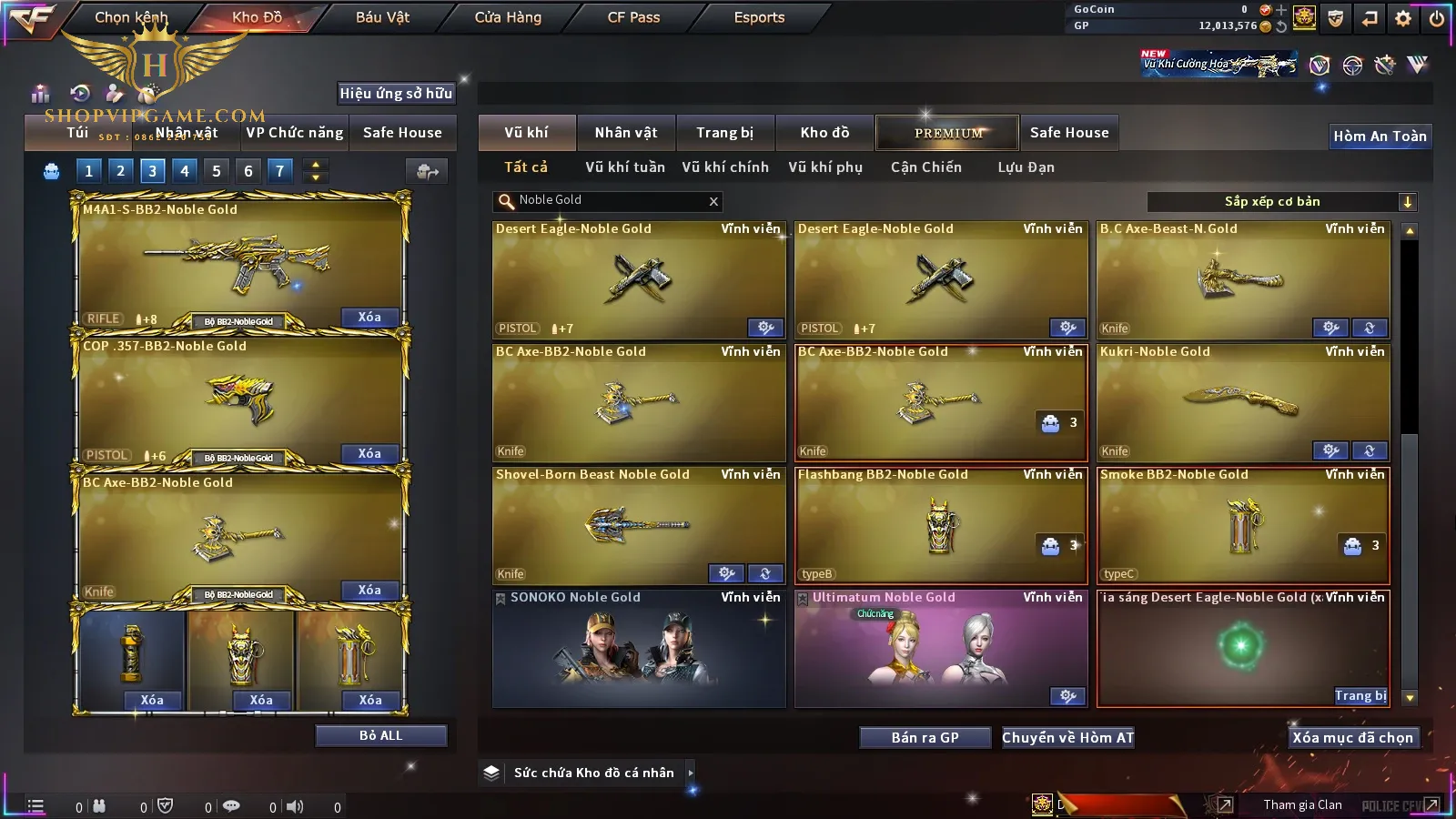Open the Báu Vật menu
This screenshot has height=819, width=1456.
pos(382,17)
